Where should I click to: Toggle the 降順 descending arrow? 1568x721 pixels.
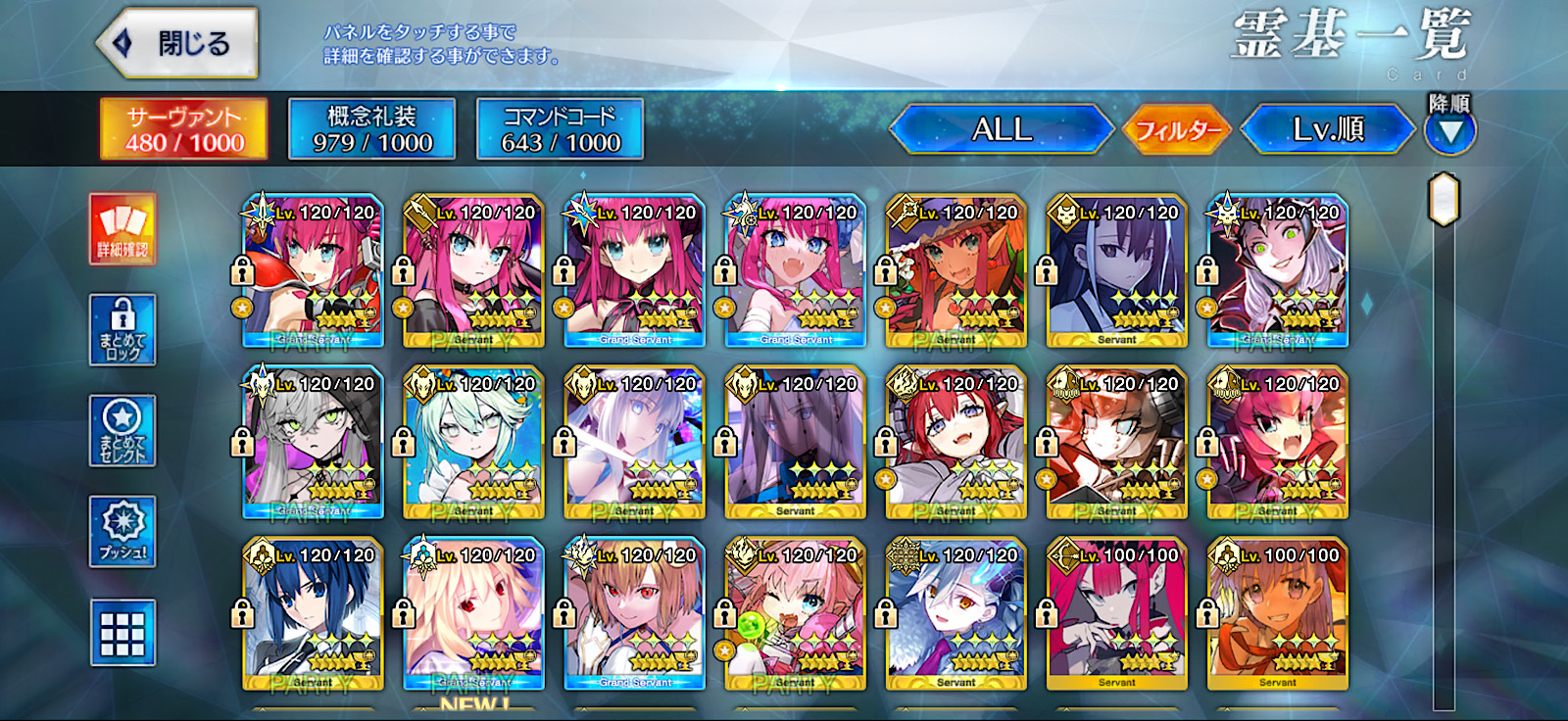click(x=1449, y=130)
